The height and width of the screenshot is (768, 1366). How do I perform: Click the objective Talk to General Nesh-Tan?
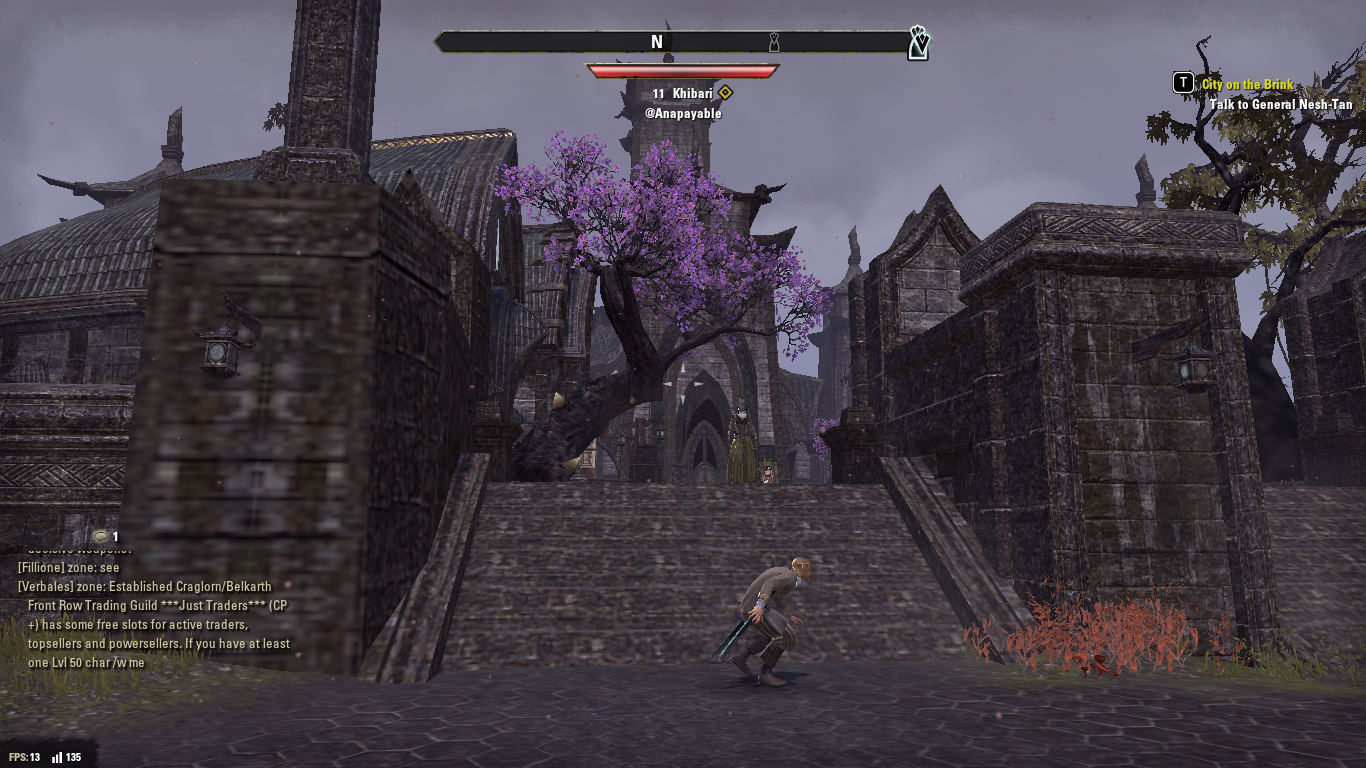(1281, 104)
